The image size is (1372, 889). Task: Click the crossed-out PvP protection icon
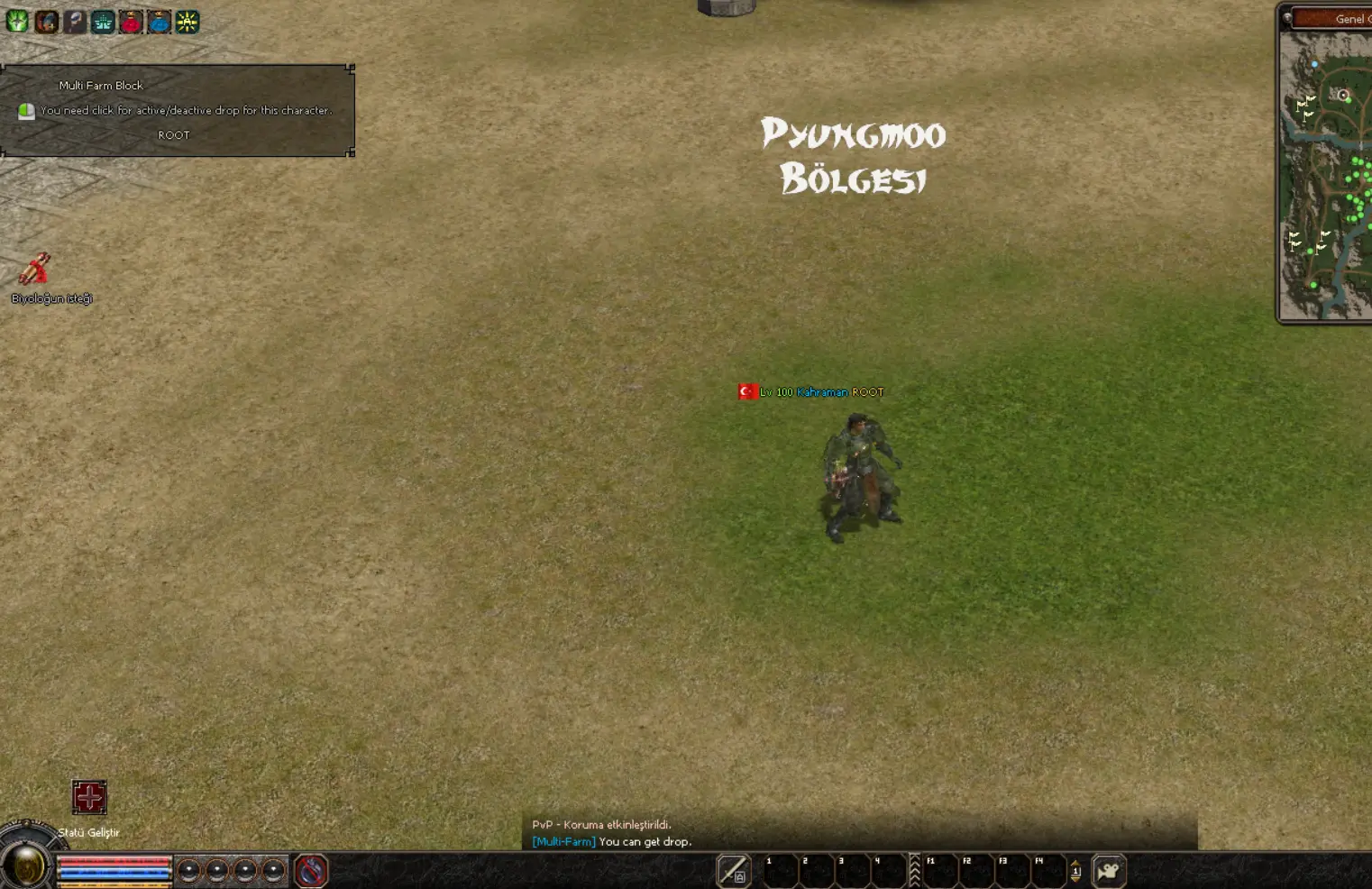(x=311, y=871)
